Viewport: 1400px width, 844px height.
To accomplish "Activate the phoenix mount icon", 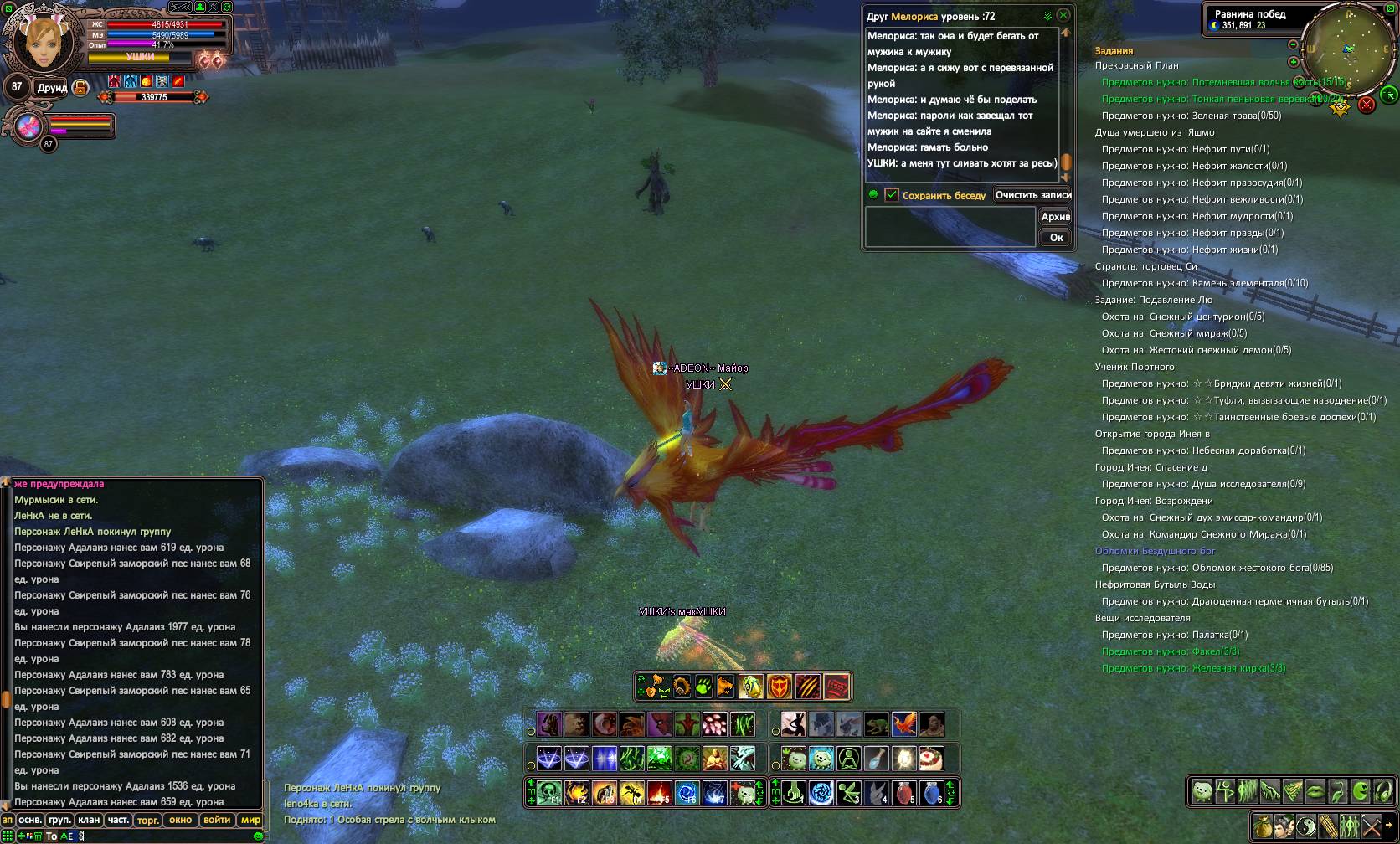I will (x=903, y=723).
